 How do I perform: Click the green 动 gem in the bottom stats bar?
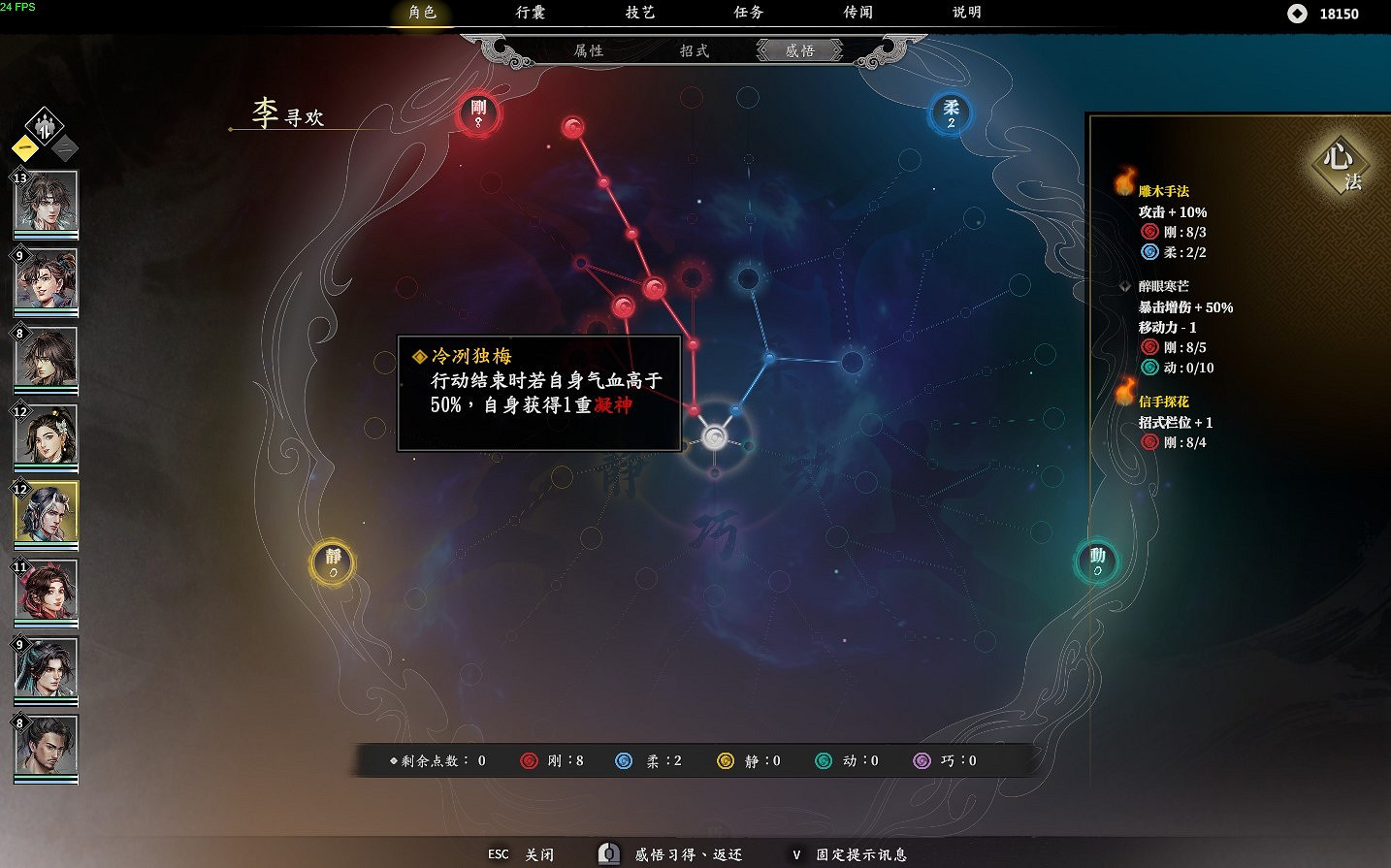tap(823, 760)
